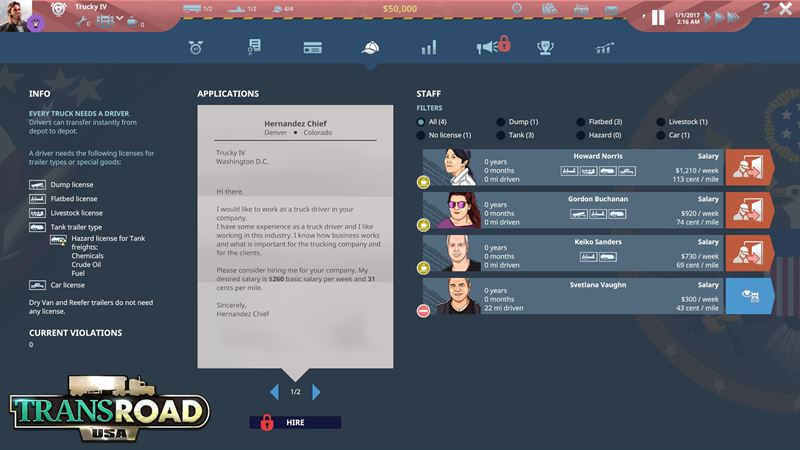Filter staff by Tank license
The height and width of the screenshot is (450, 800).
(x=501, y=135)
